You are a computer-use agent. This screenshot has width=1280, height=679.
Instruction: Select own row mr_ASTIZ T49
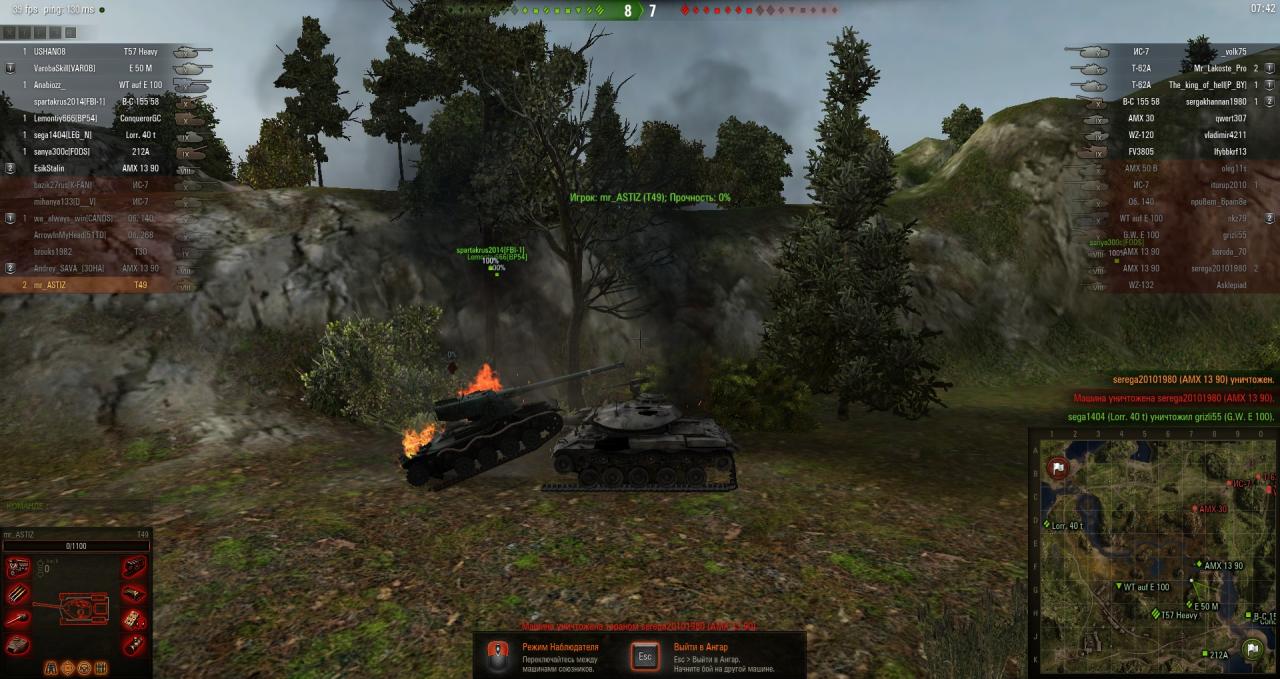[90, 285]
